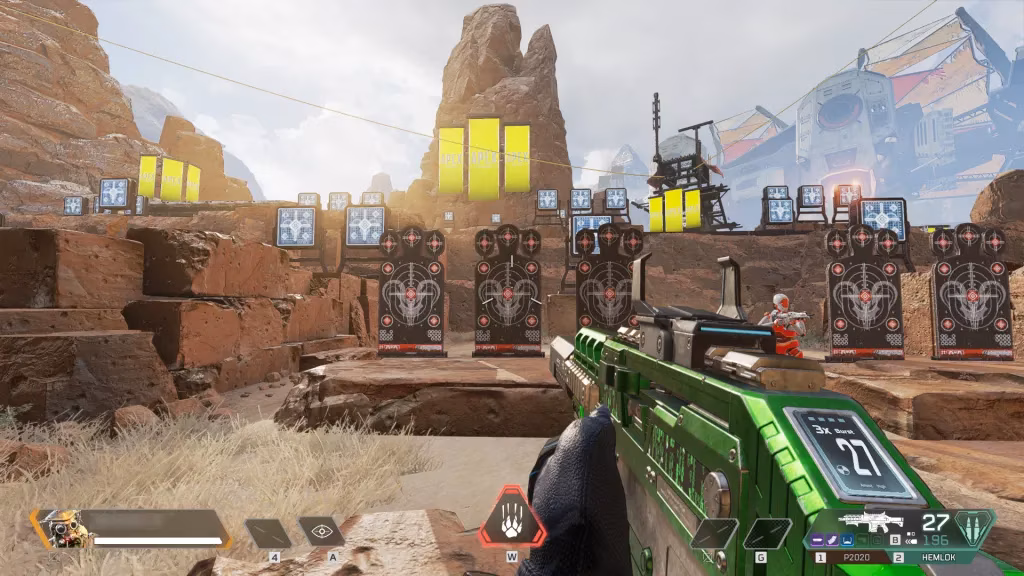Activate the eye-shaped tactical ability
The image size is (1024, 576).
321,532
